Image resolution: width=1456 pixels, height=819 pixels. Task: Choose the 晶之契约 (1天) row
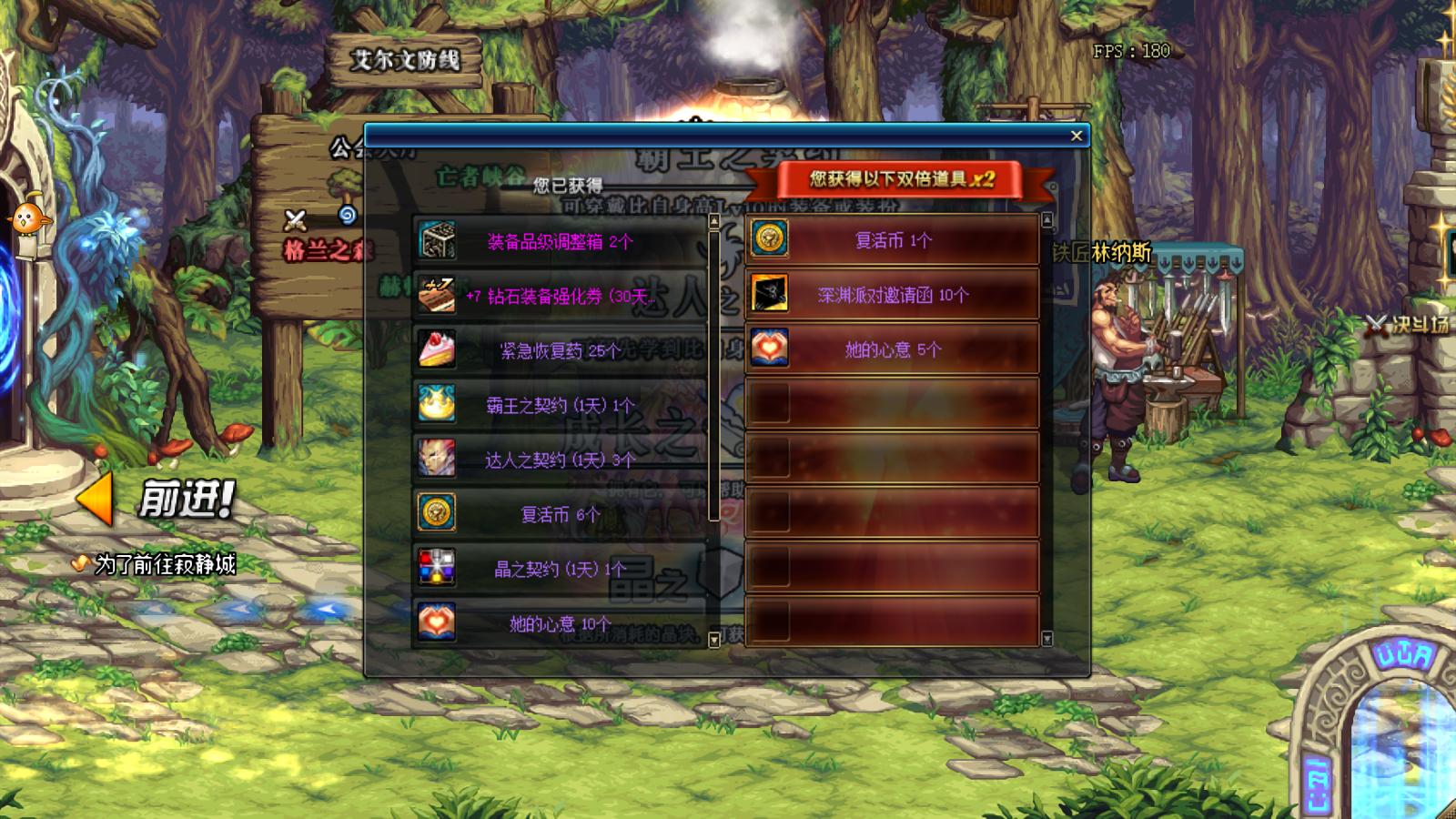(x=559, y=569)
